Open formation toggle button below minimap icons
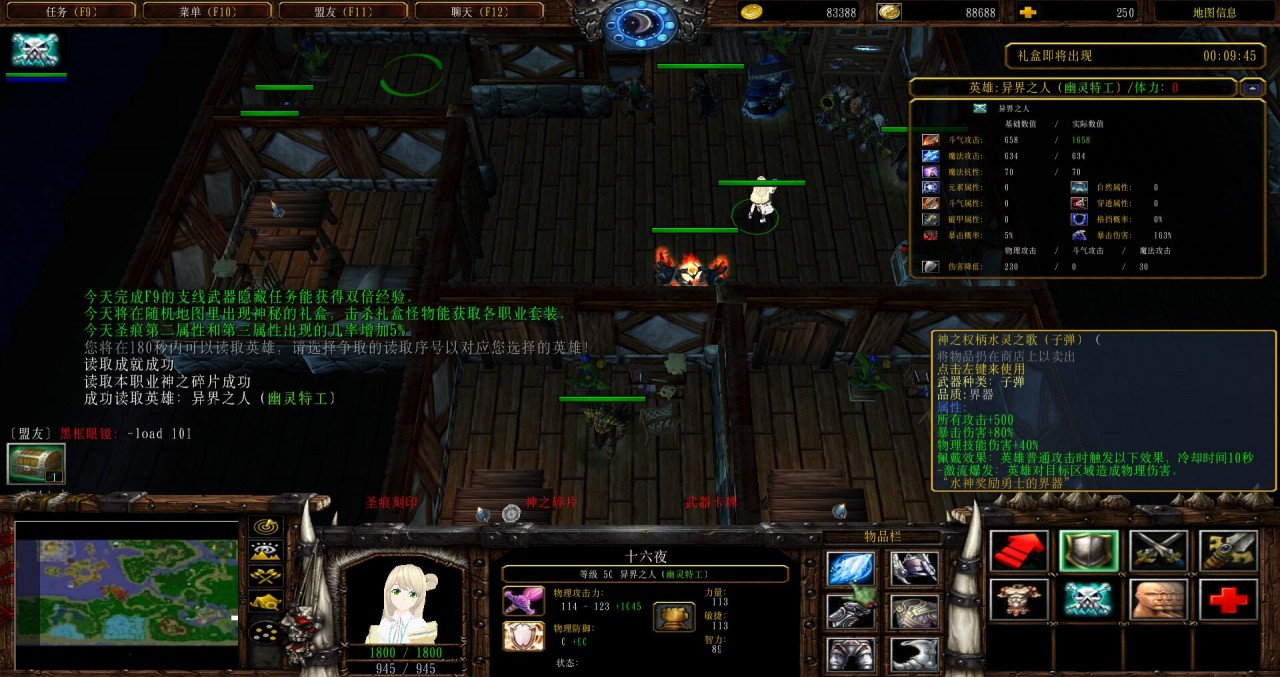The image size is (1280, 677). (266, 632)
